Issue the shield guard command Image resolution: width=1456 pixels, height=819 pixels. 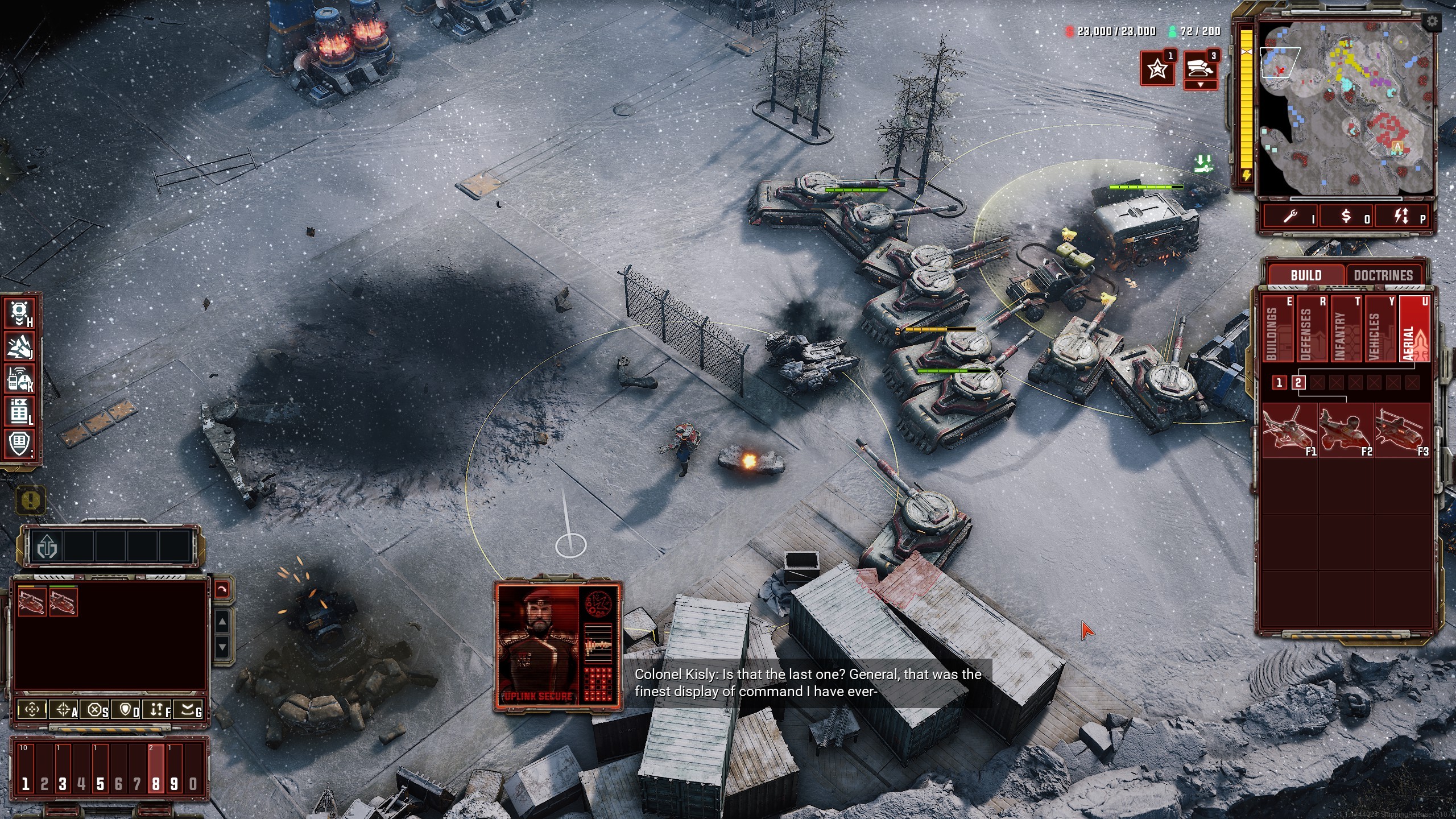point(126,709)
